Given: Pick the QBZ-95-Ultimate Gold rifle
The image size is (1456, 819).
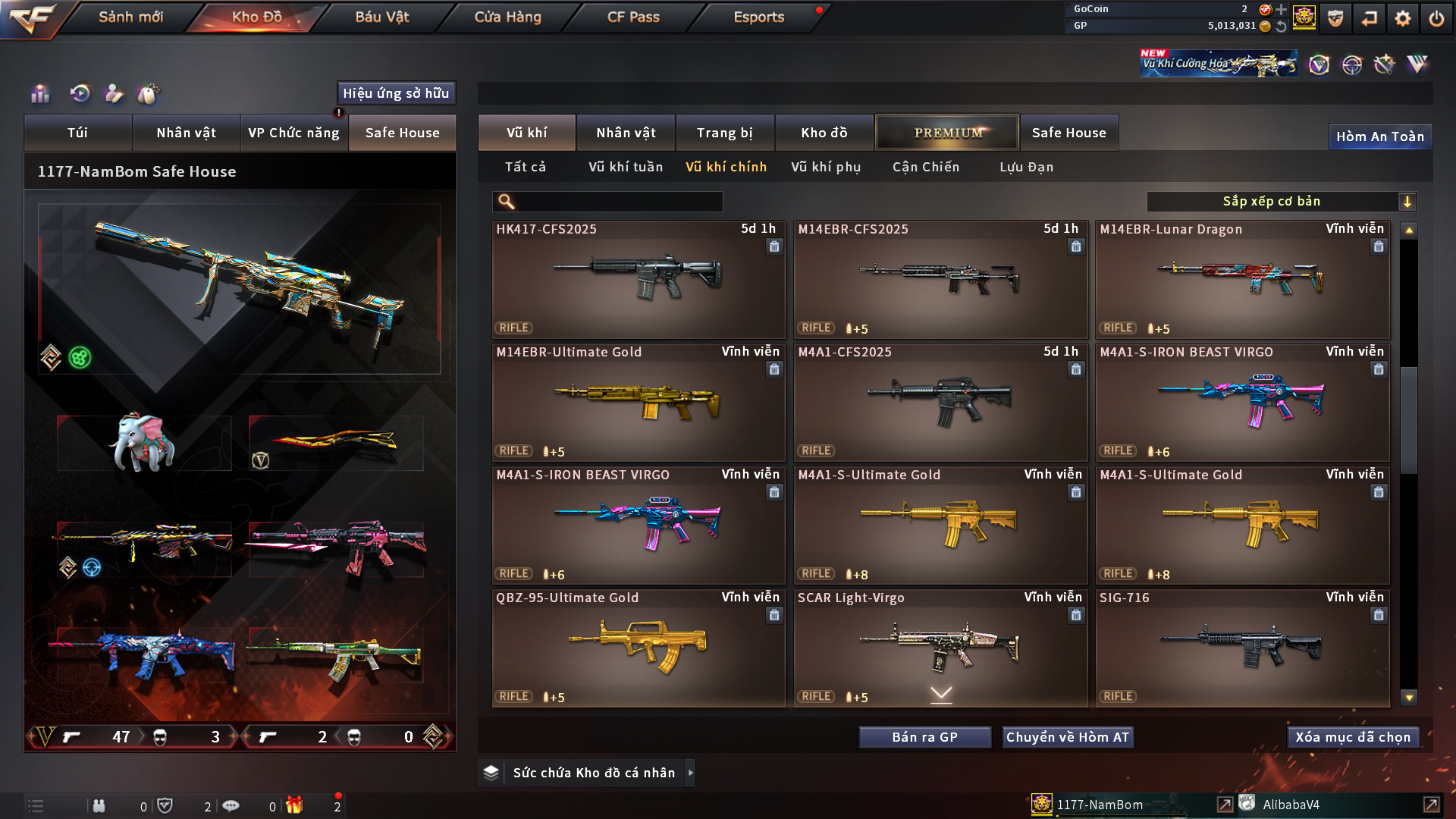Looking at the screenshot, I should 638,648.
